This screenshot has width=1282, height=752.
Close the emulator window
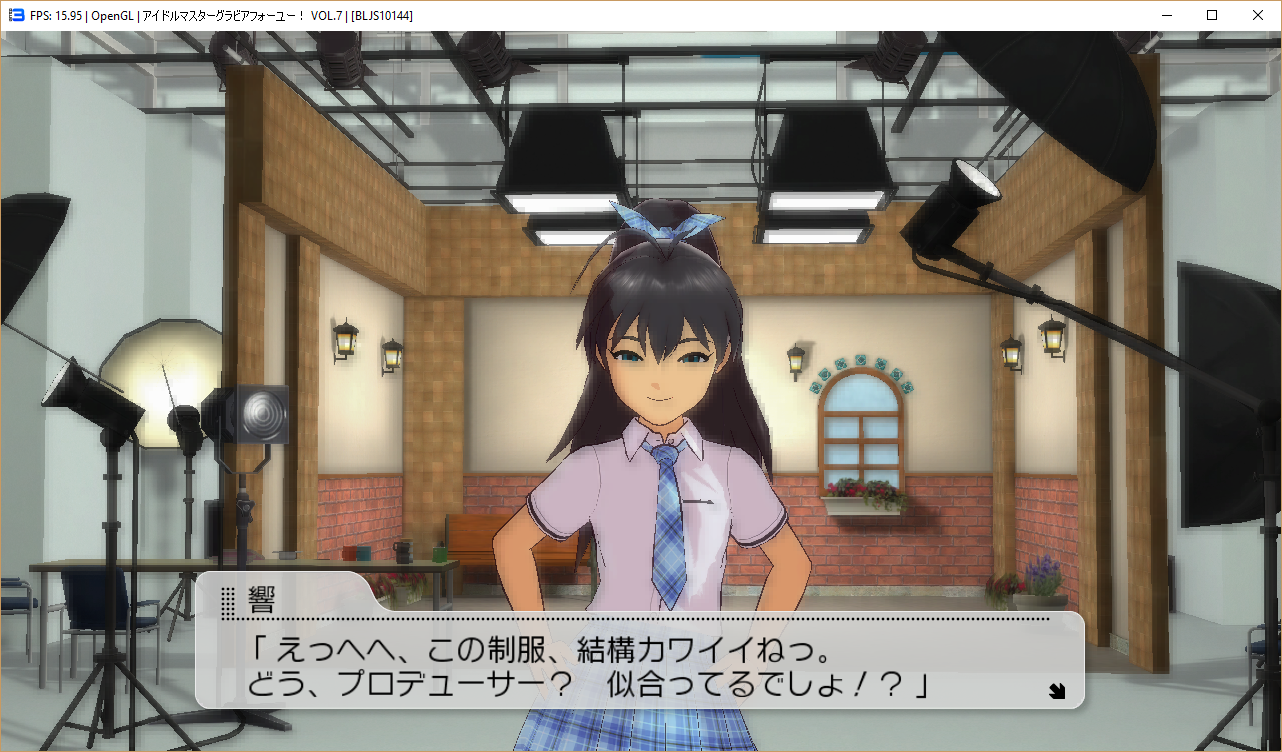(x=1258, y=15)
